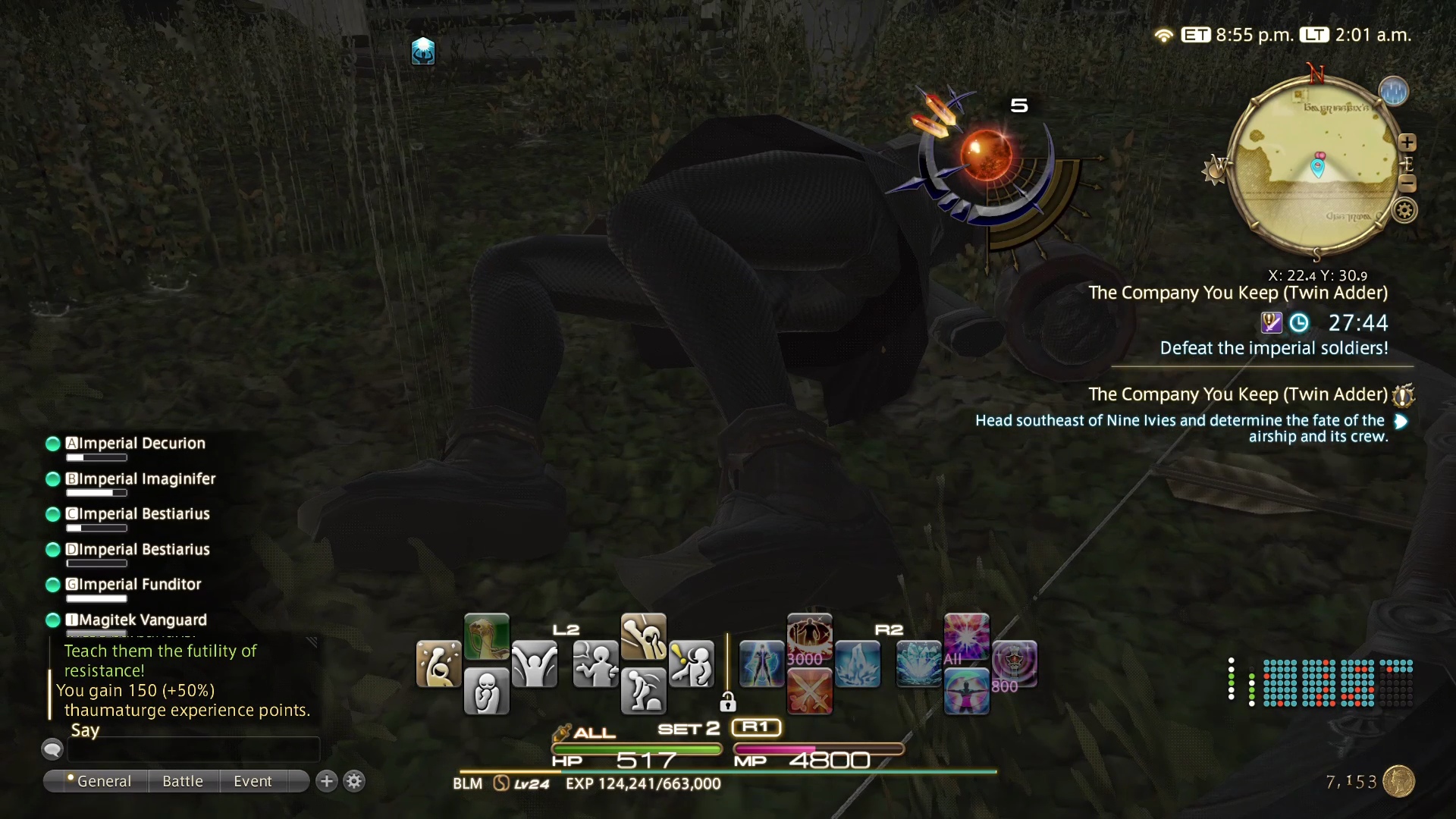Switch to the Event chat tab
The width and height of the screenshot is (1456, 819).
[x=253, y=781]
